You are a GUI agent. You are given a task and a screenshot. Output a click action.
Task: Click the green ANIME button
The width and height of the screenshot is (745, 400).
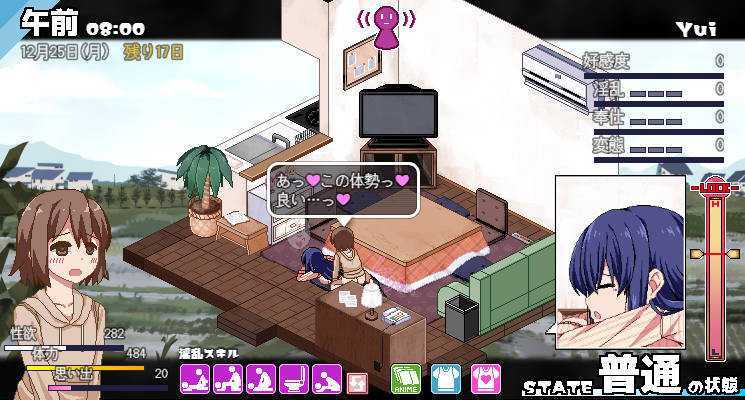405,378
